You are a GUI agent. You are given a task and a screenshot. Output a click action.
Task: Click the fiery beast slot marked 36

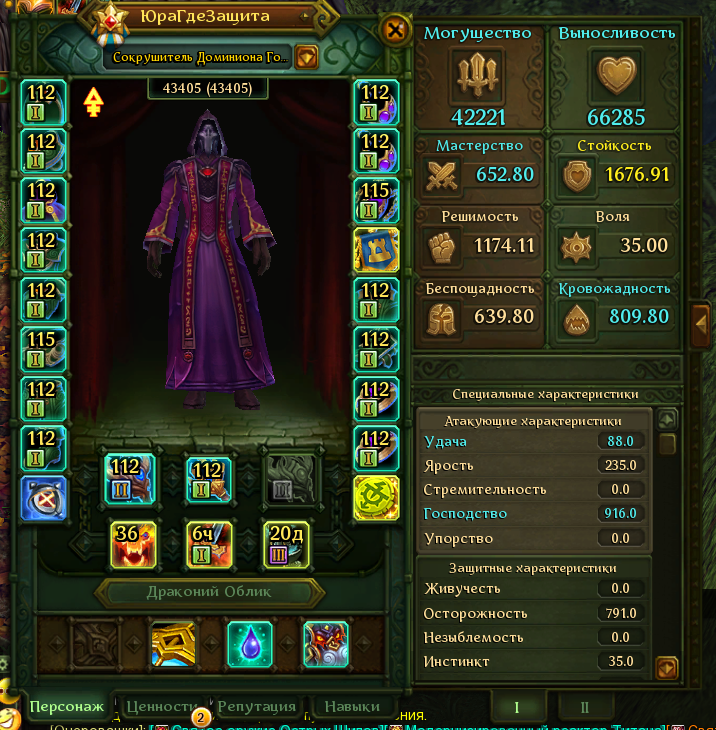133,545
